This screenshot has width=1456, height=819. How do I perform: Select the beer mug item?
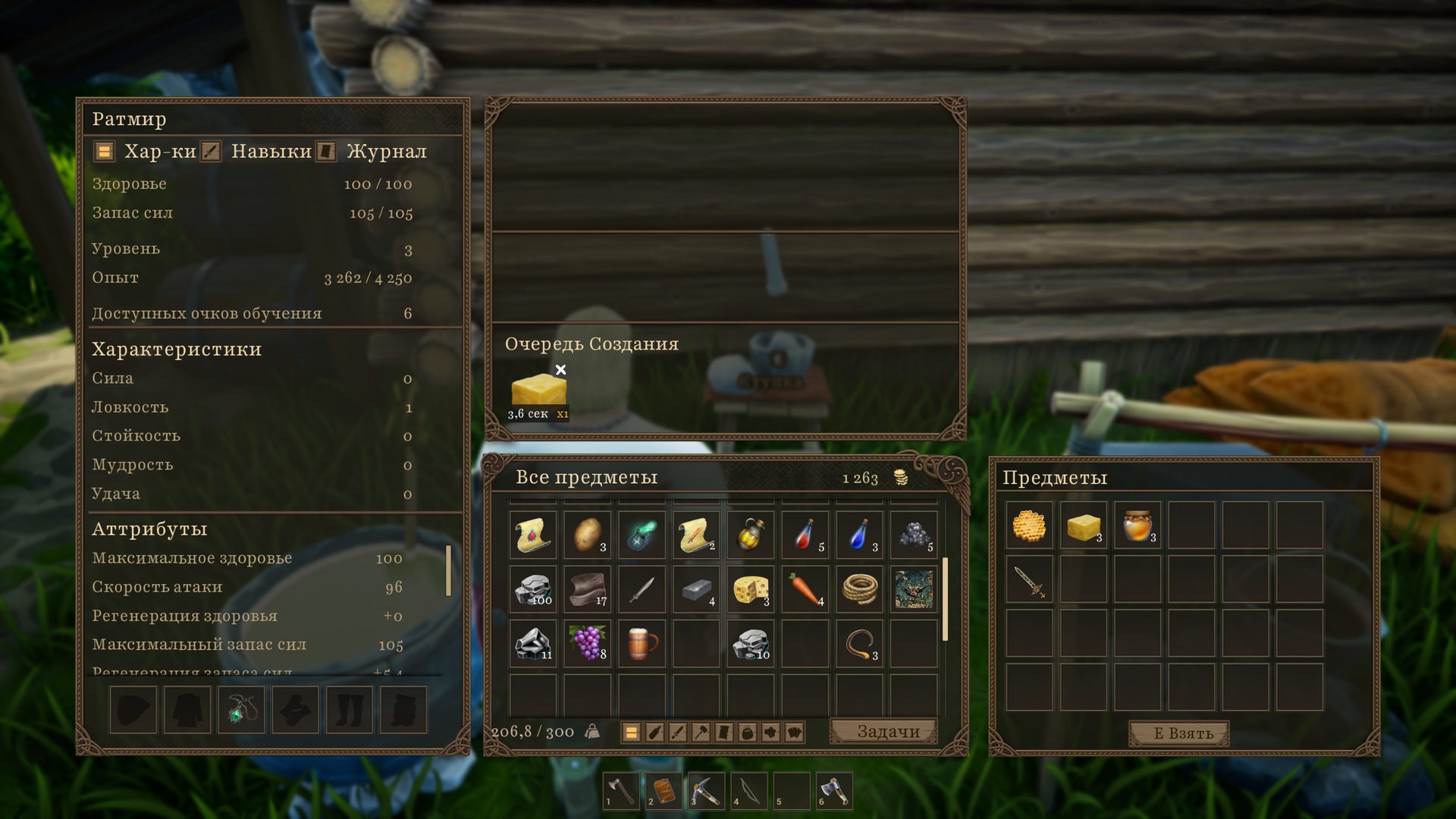point(642,643)
